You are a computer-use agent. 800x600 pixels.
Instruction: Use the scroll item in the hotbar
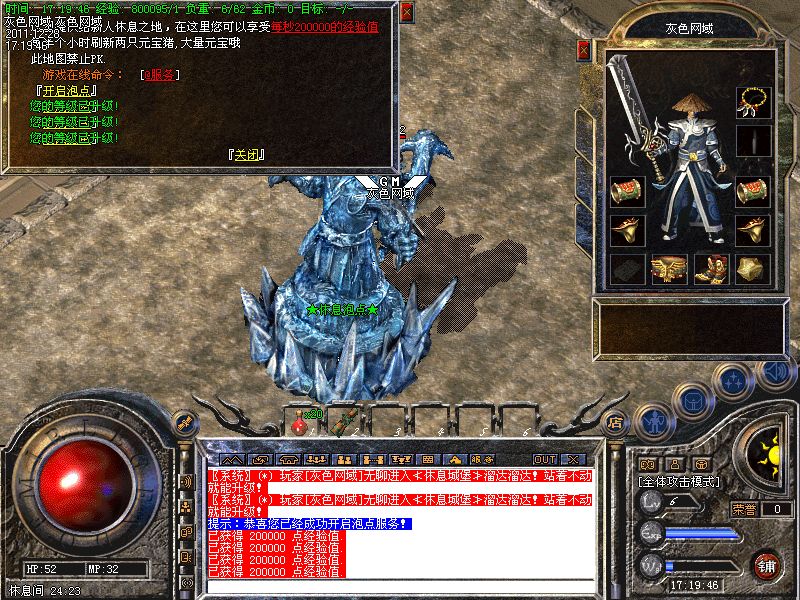click(x=342, y=421)
